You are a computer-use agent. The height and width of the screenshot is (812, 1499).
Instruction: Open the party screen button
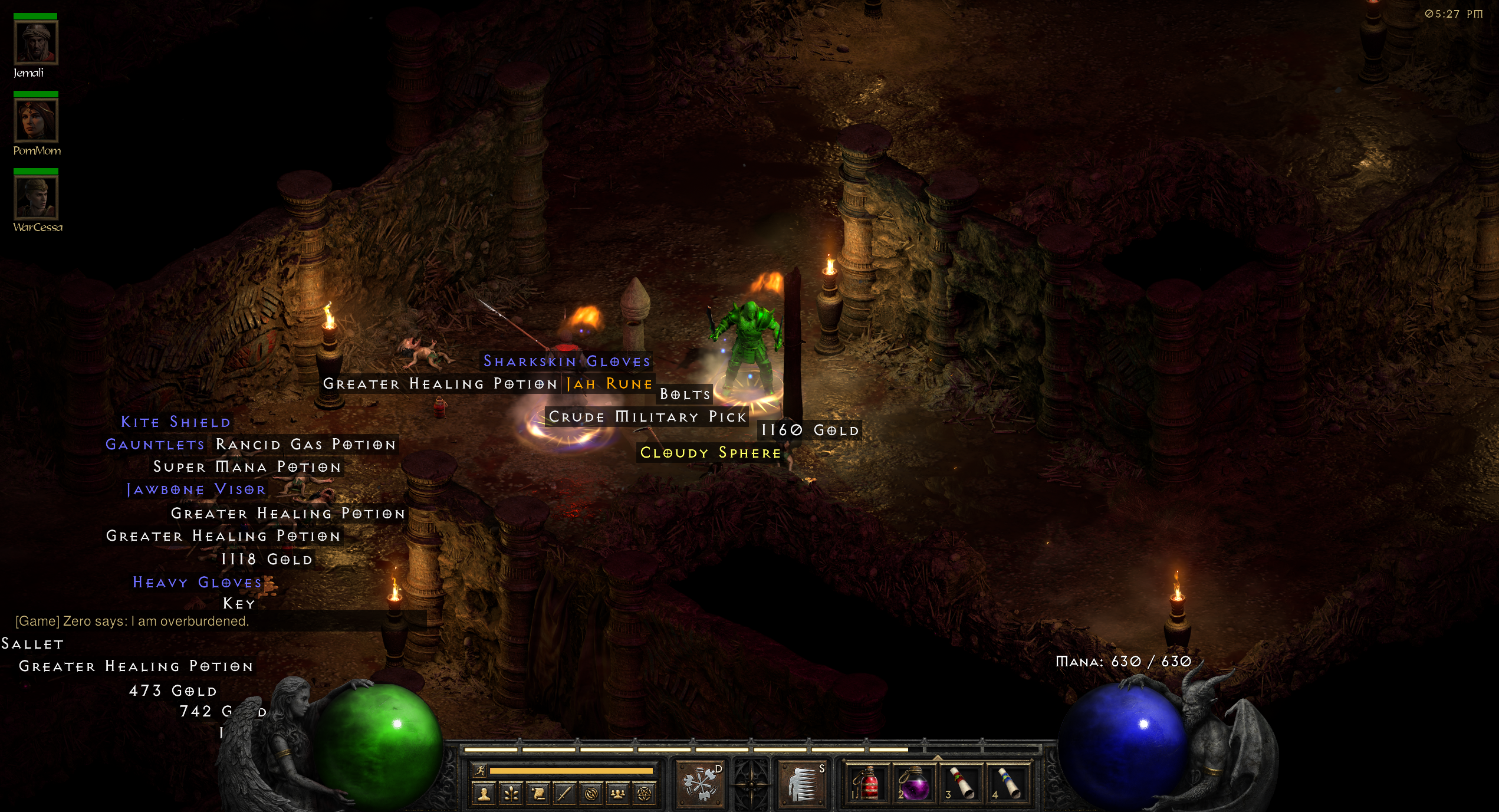(617, 794)
